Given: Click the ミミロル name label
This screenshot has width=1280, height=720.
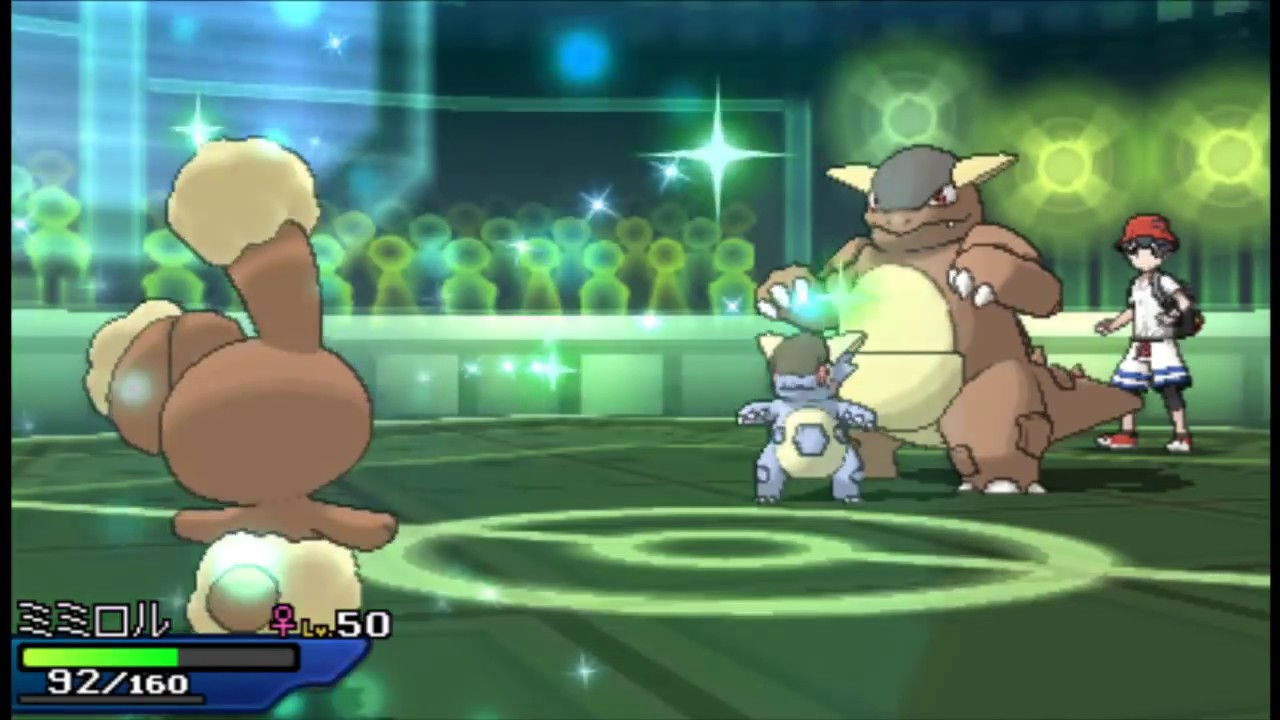Looking at the screenshot, I should pyautogui.click(x=90, y=620).
